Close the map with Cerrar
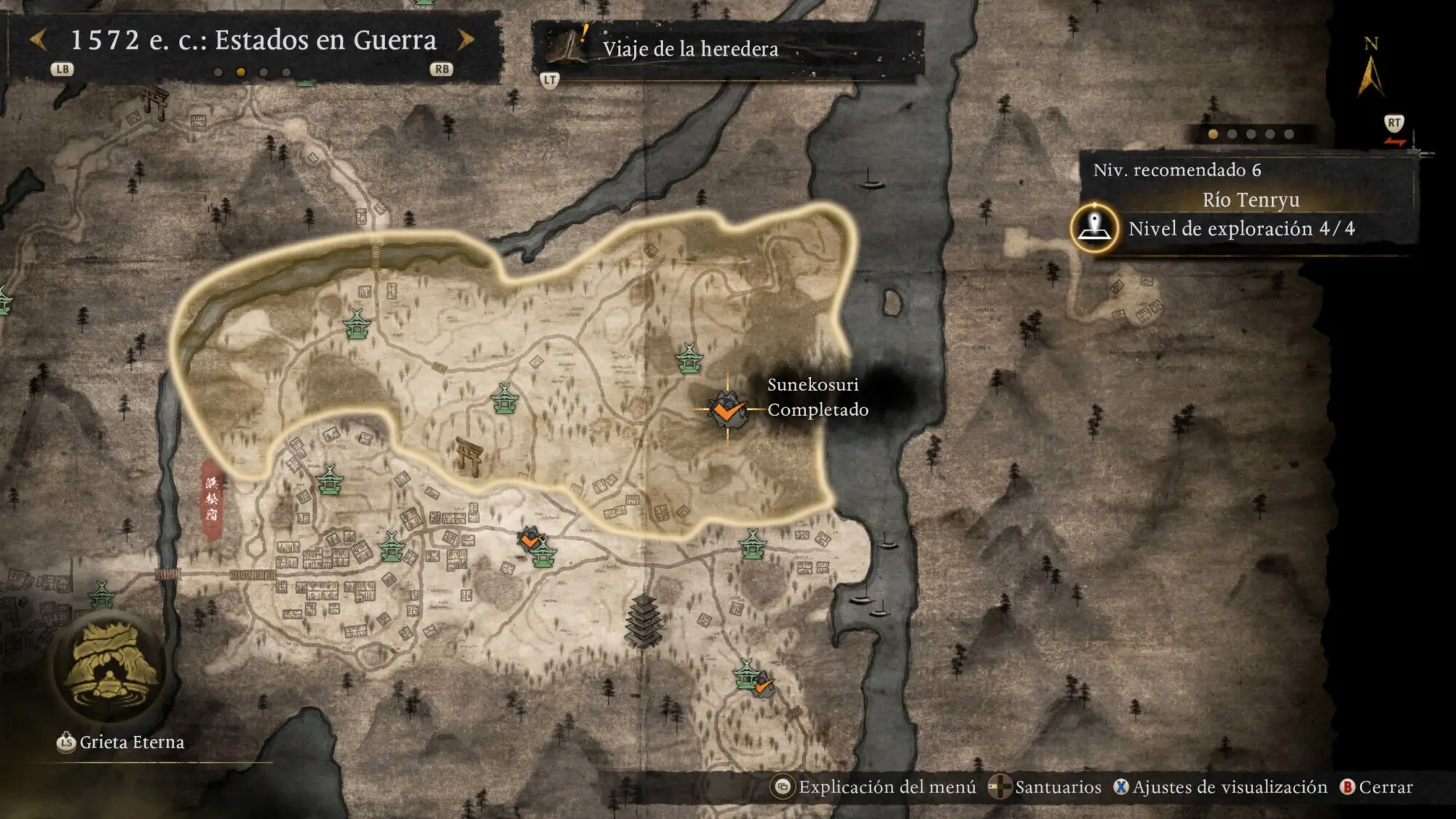 click(1377, 787)
